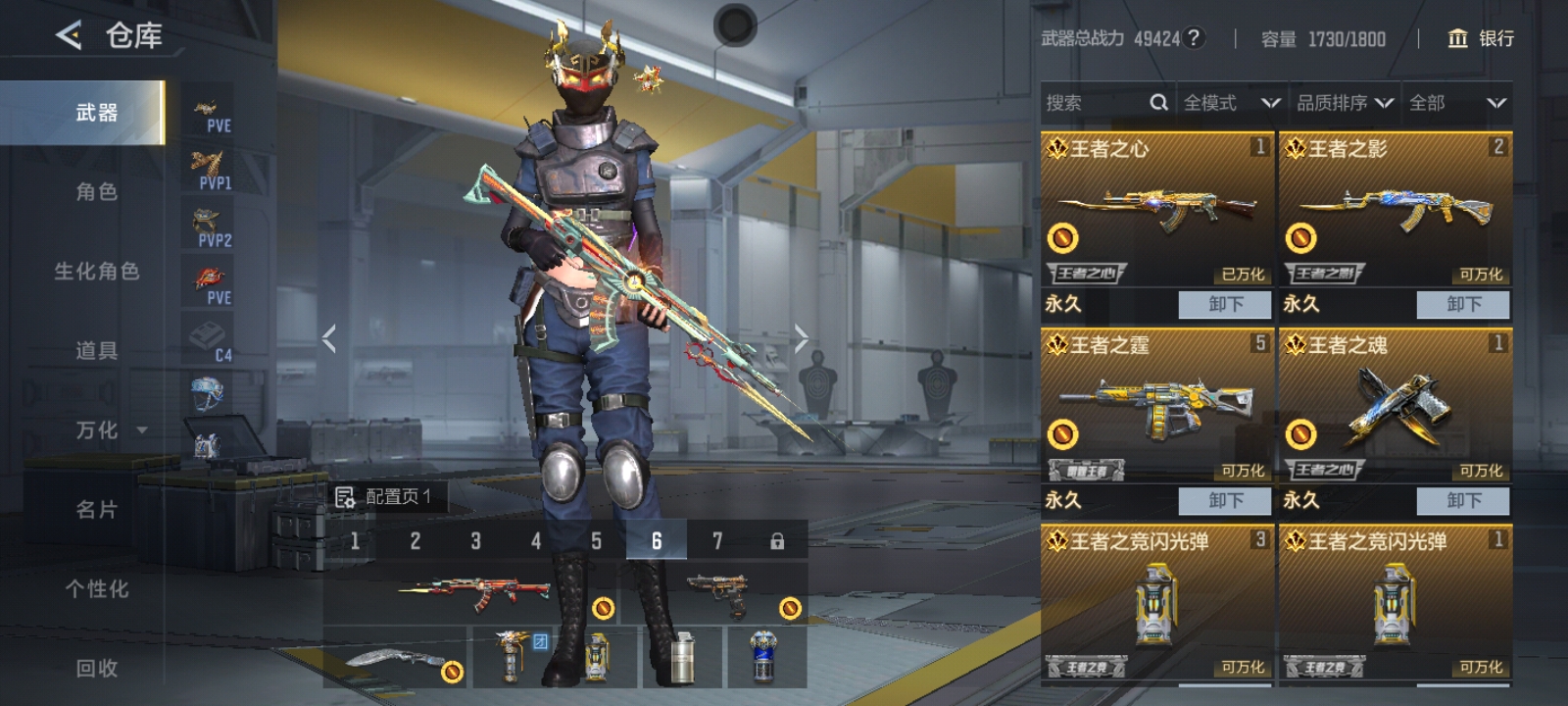Open the 品质排序 sort dropdown

[1345, 103]
